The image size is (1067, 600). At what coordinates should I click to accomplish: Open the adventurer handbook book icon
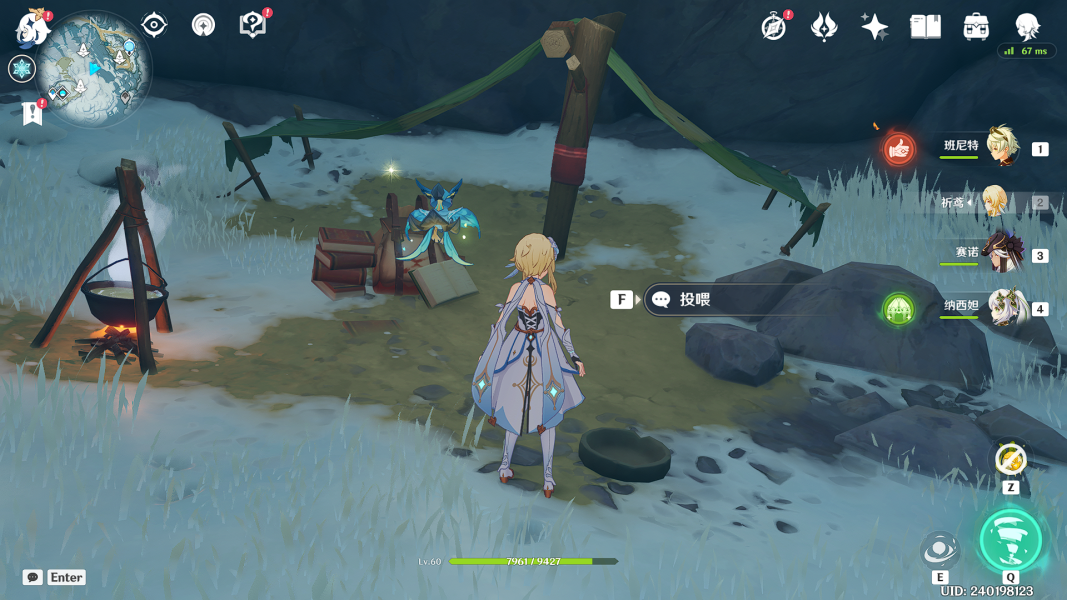(x=925, y=27)
